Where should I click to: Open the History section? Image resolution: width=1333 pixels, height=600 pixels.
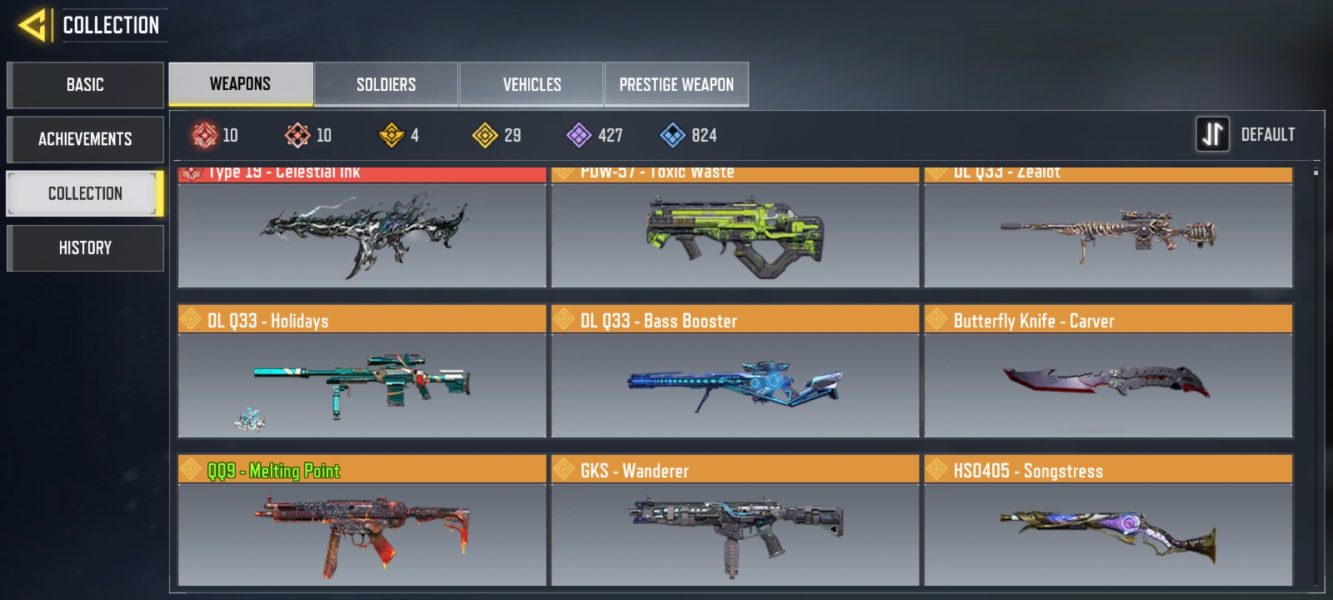[x=85, y=248]
